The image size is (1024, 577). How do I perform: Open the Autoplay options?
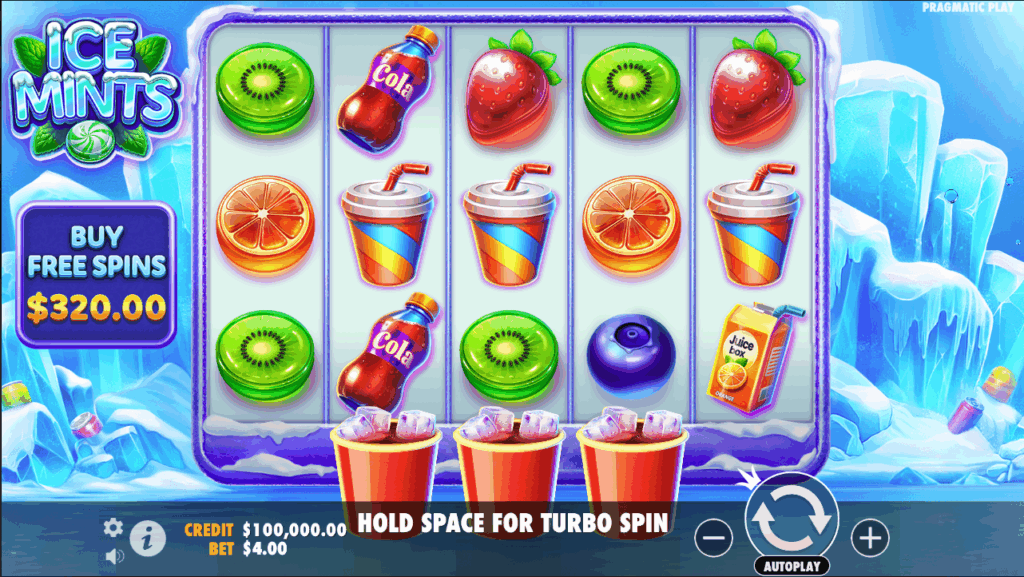tap(791, 566)
